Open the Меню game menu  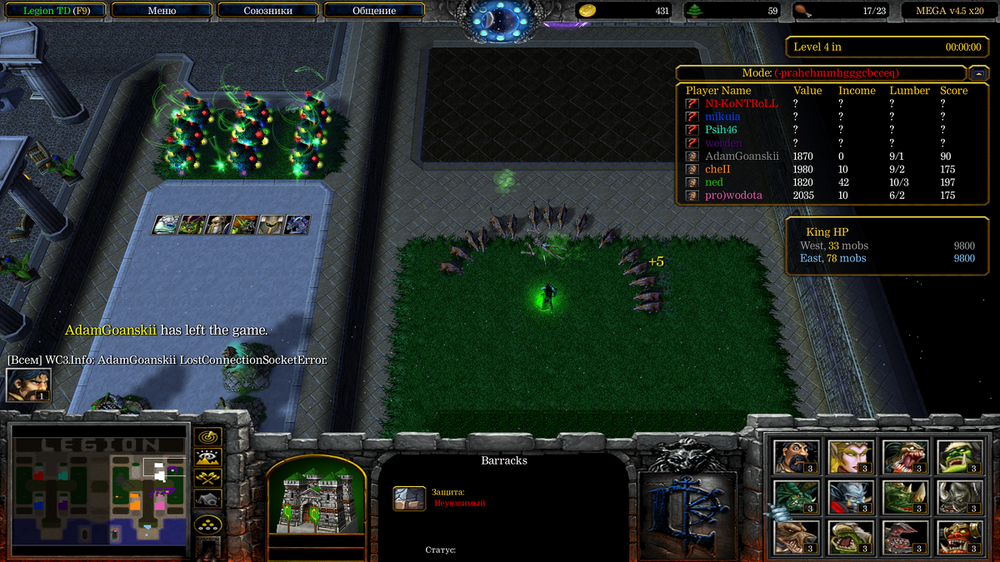[x=161, y=11]
